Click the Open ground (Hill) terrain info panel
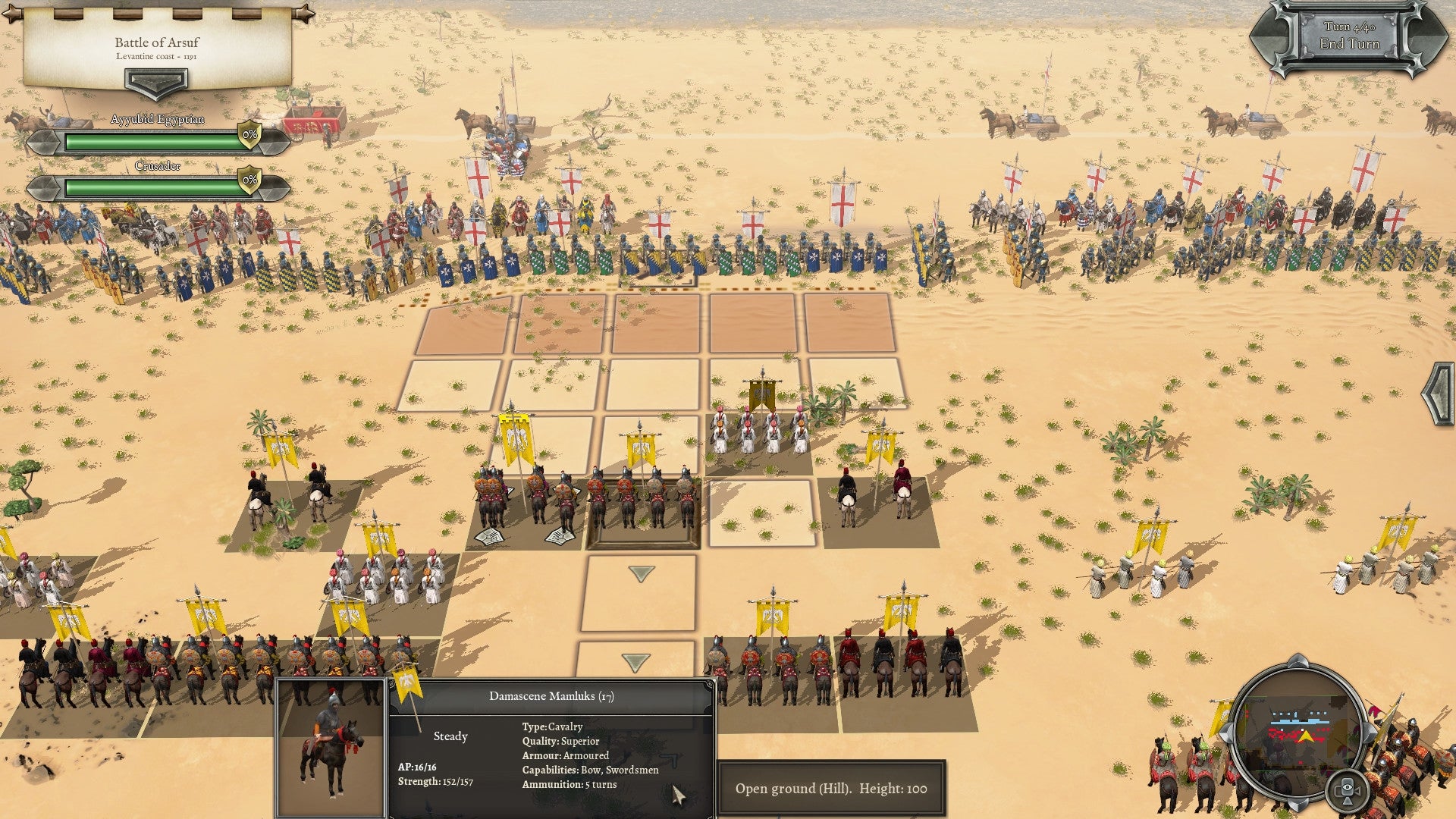The height and width of the screenshot is (819, 1456). point(833,788)
